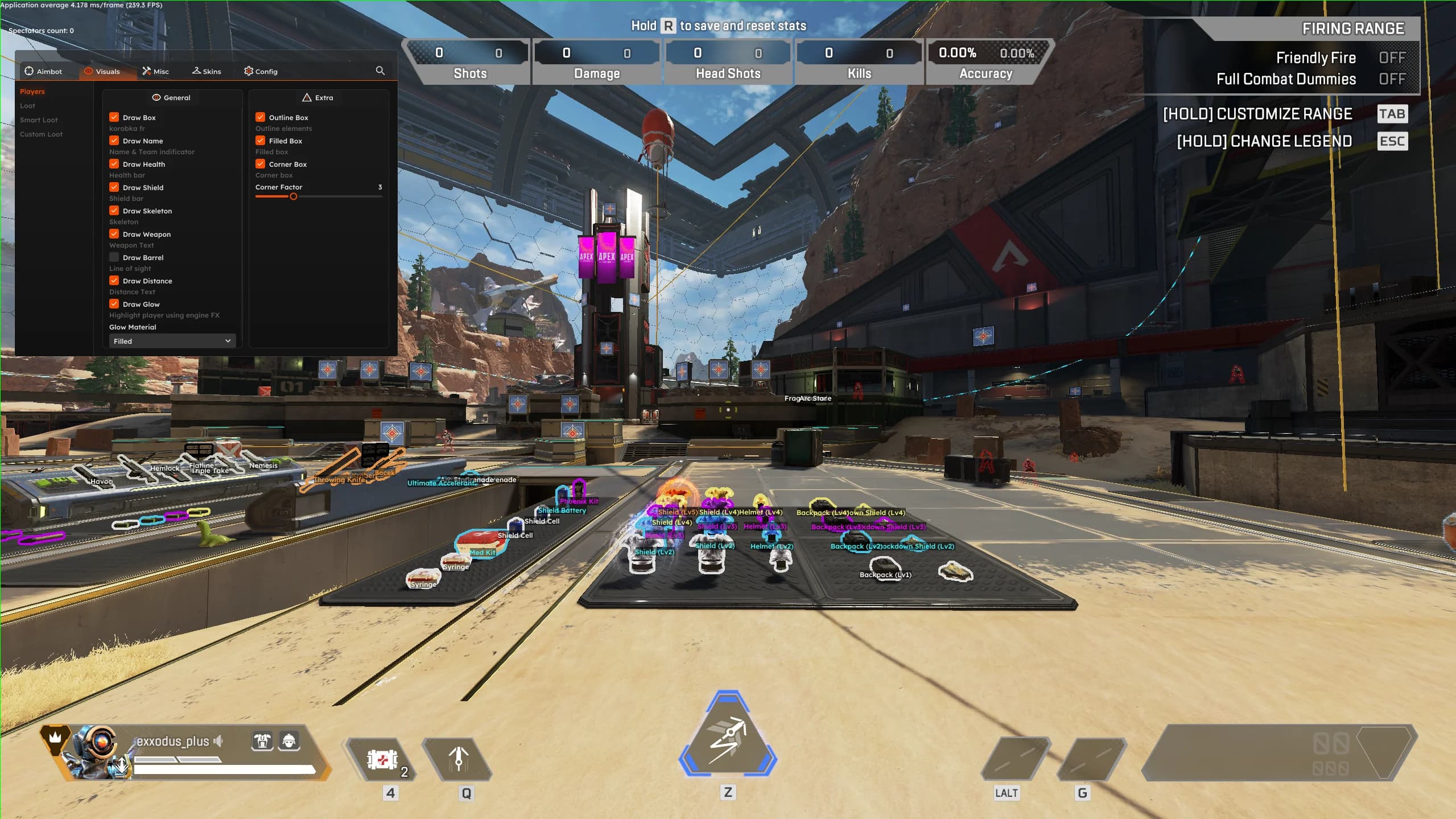Click the warning triangle on the Extra panel
Screen dimensions: 1456x819
[307, 97]
